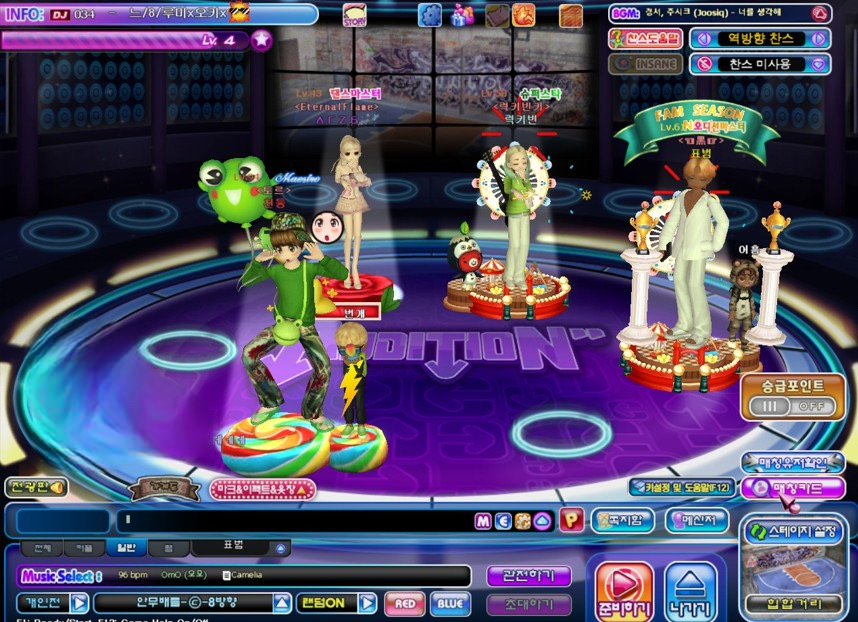Open the blue gear settings icon
The width and height of the screenshot is (858, 622).
430,15
